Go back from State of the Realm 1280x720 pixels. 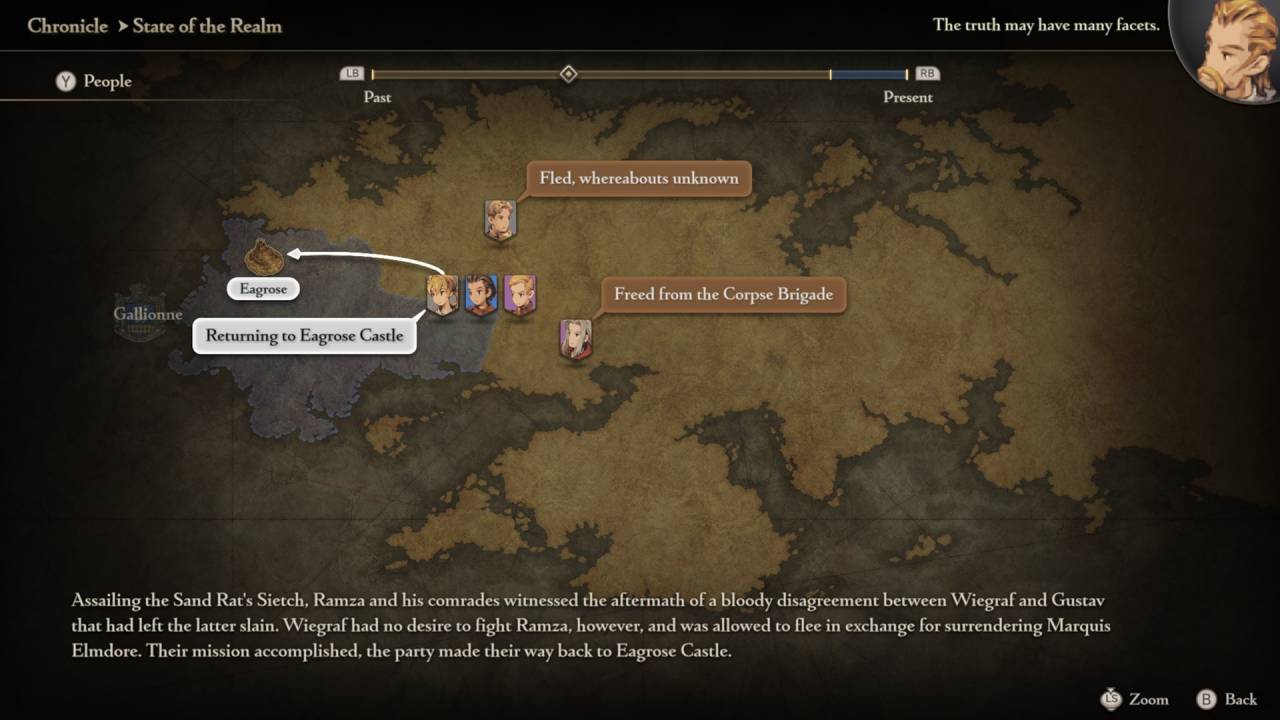[1226, 699]
